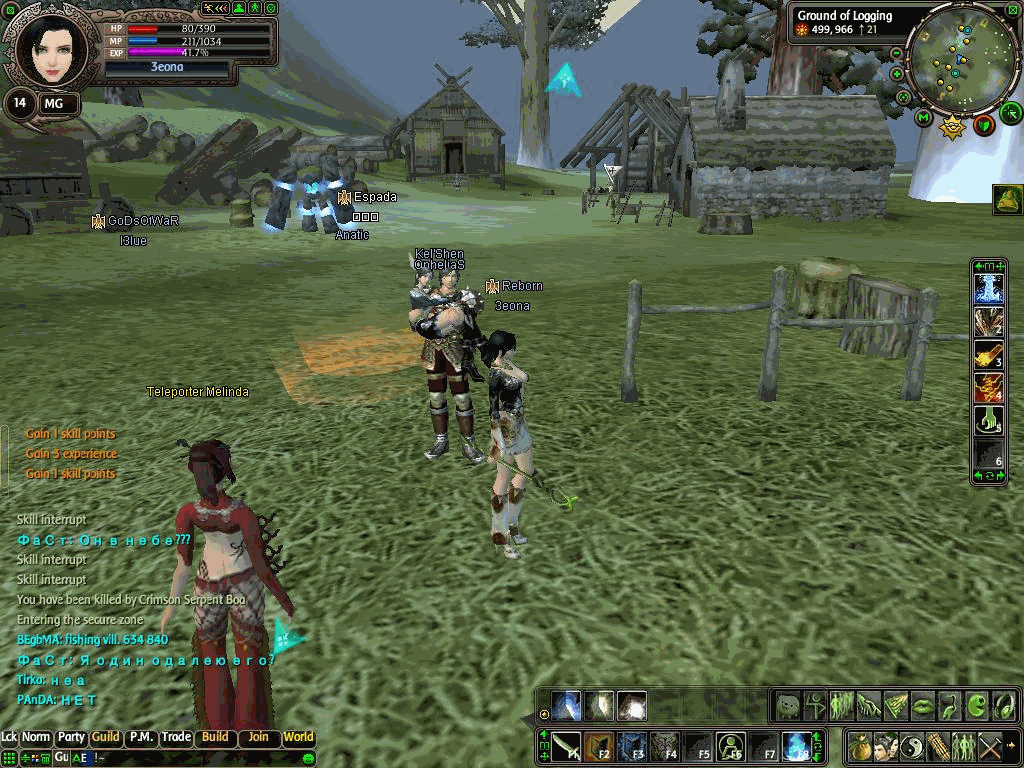This screenshot has height=768, width=1024.
Task: Click the golden sun emblem under the minimap
Action: 953,127
